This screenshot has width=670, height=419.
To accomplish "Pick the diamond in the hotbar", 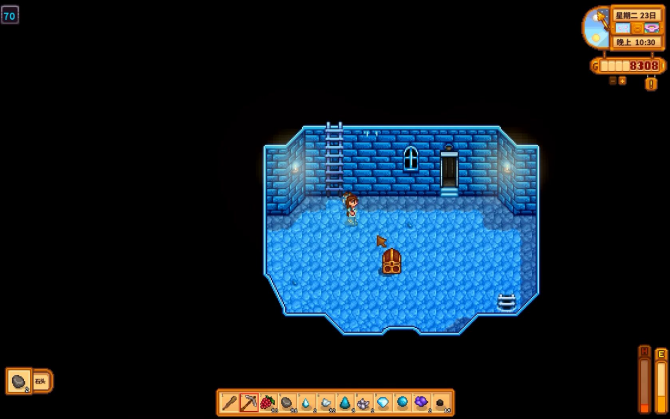I will 383,403.
